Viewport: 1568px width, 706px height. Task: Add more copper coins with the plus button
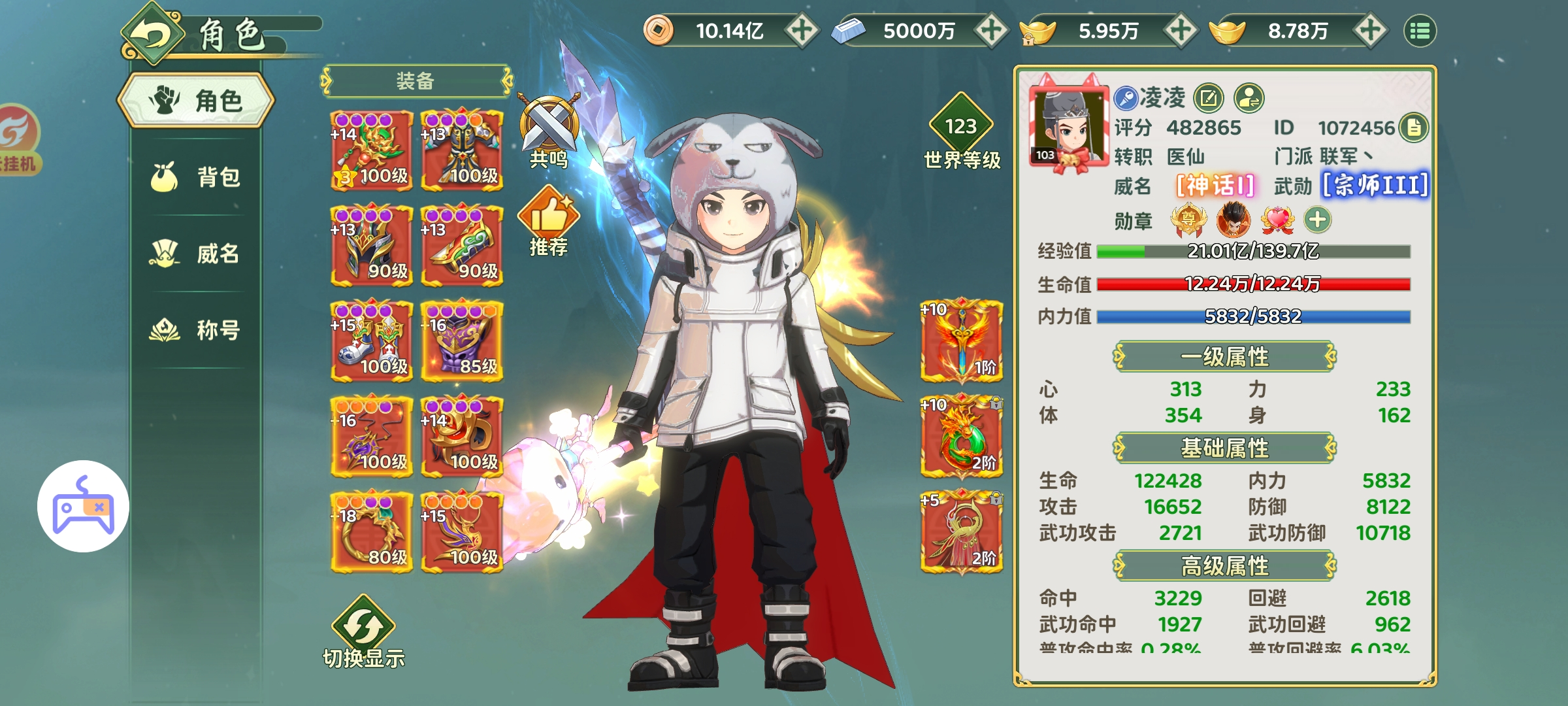pyautogui.click(x=802, y=31)
